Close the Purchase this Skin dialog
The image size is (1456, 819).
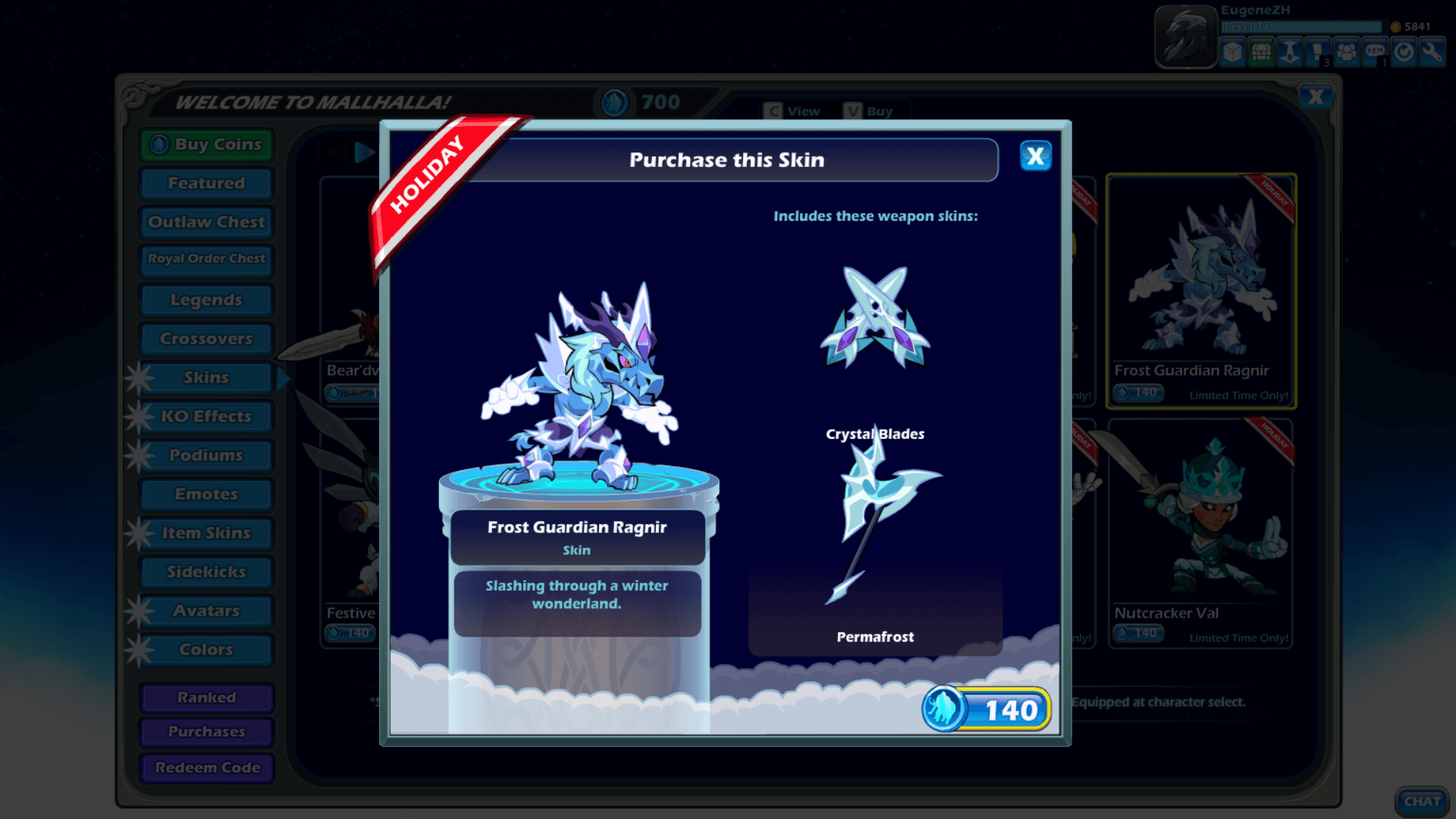[x=1035, y=156]
